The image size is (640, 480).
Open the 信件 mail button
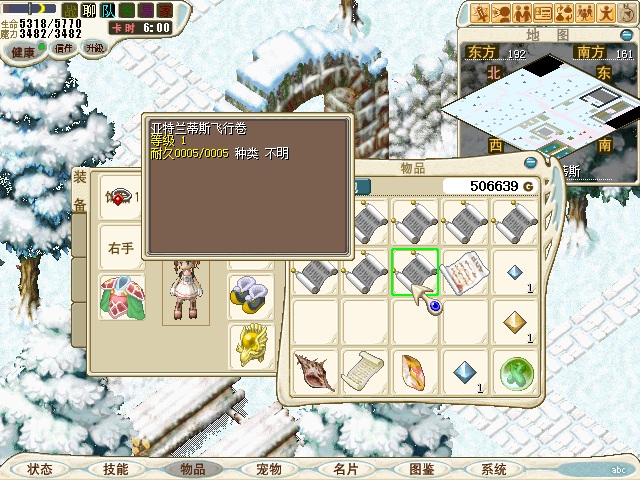pyautogui.click(x=64, y=48)
